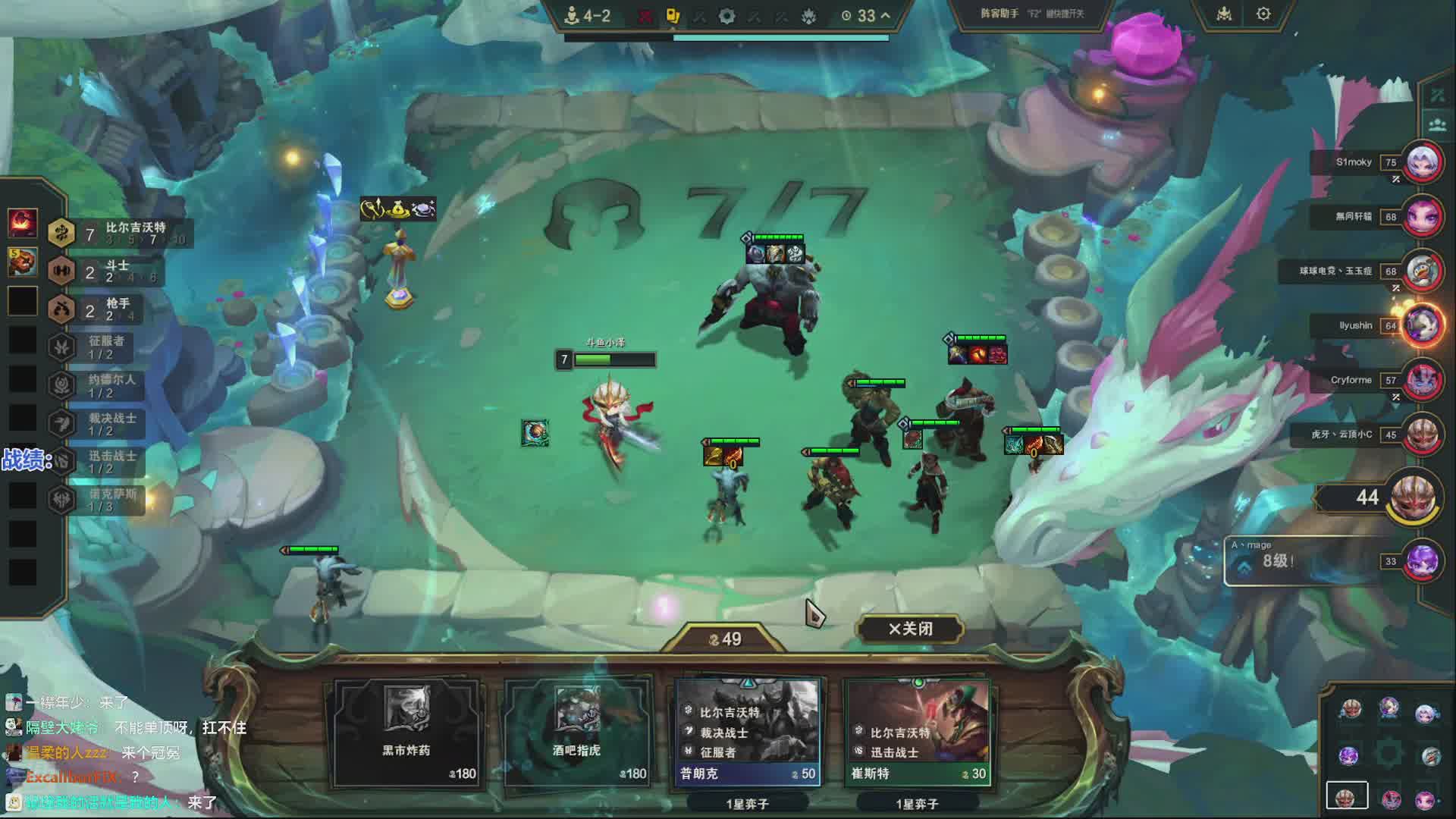Select player llyushin in the scoreboard
The height and width of the screenshot is (819, 1456).
click(1422, 325)
